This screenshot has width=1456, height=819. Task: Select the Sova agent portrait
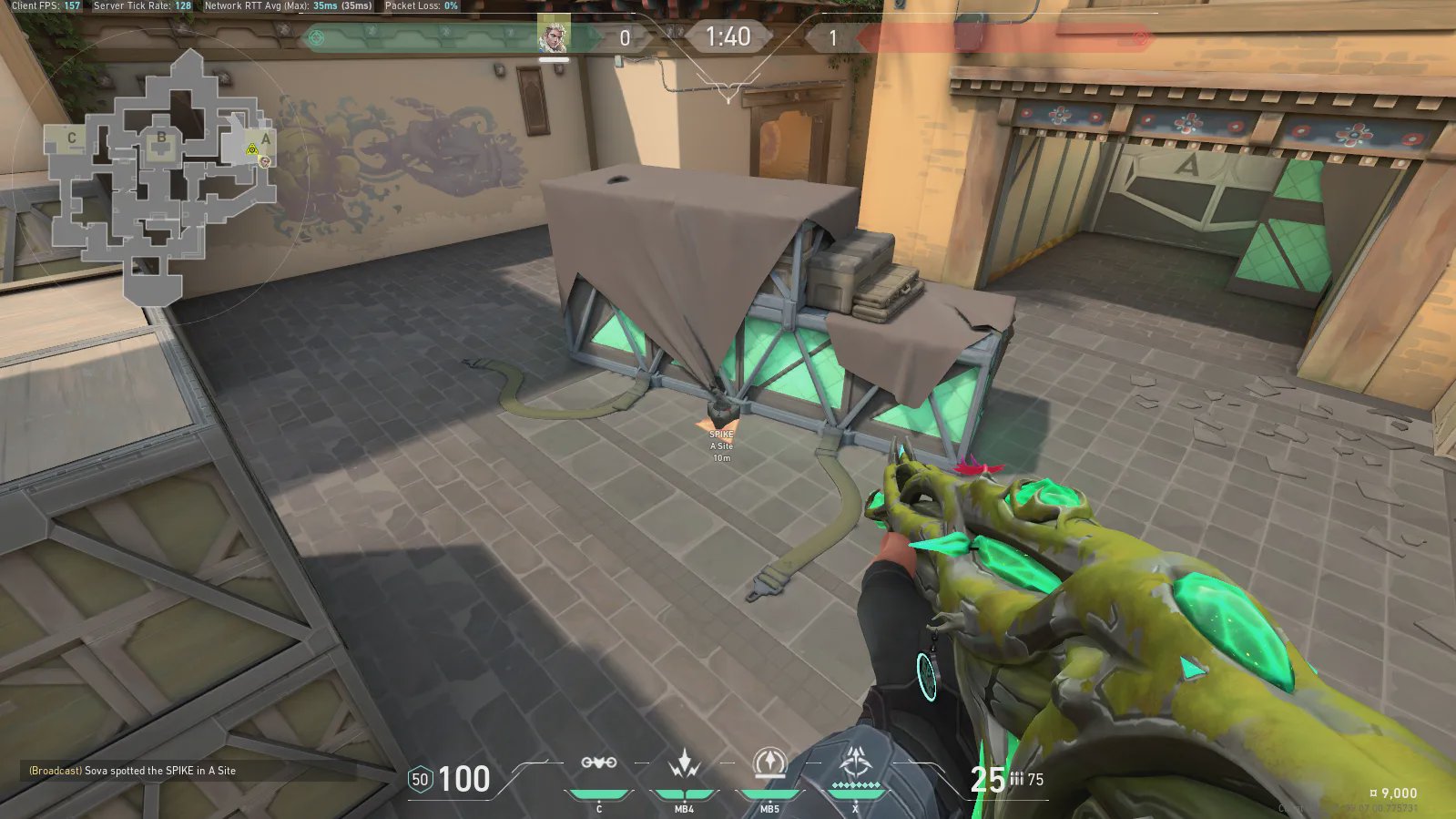coord(553,36)
